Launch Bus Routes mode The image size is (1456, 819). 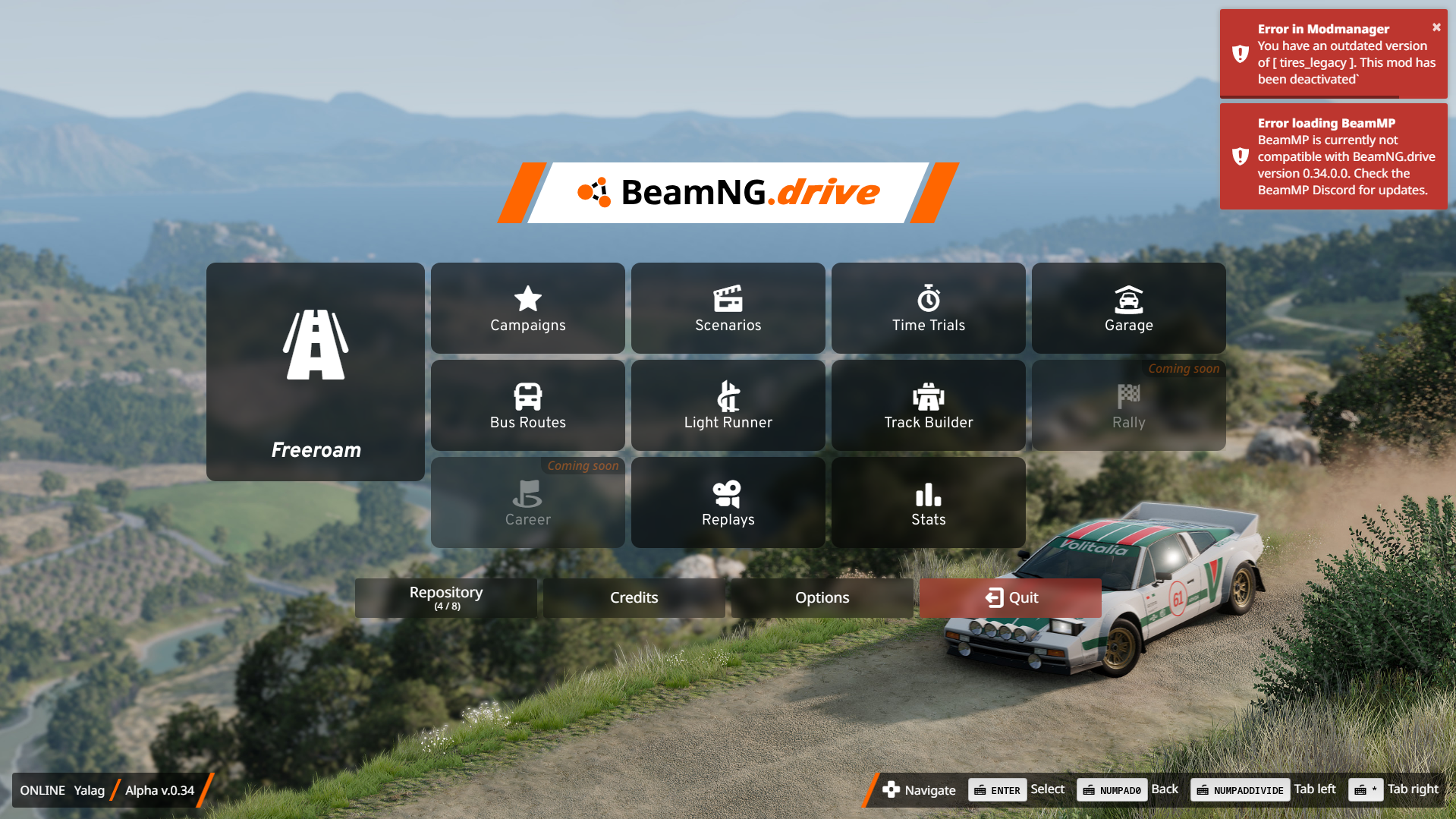528,405
